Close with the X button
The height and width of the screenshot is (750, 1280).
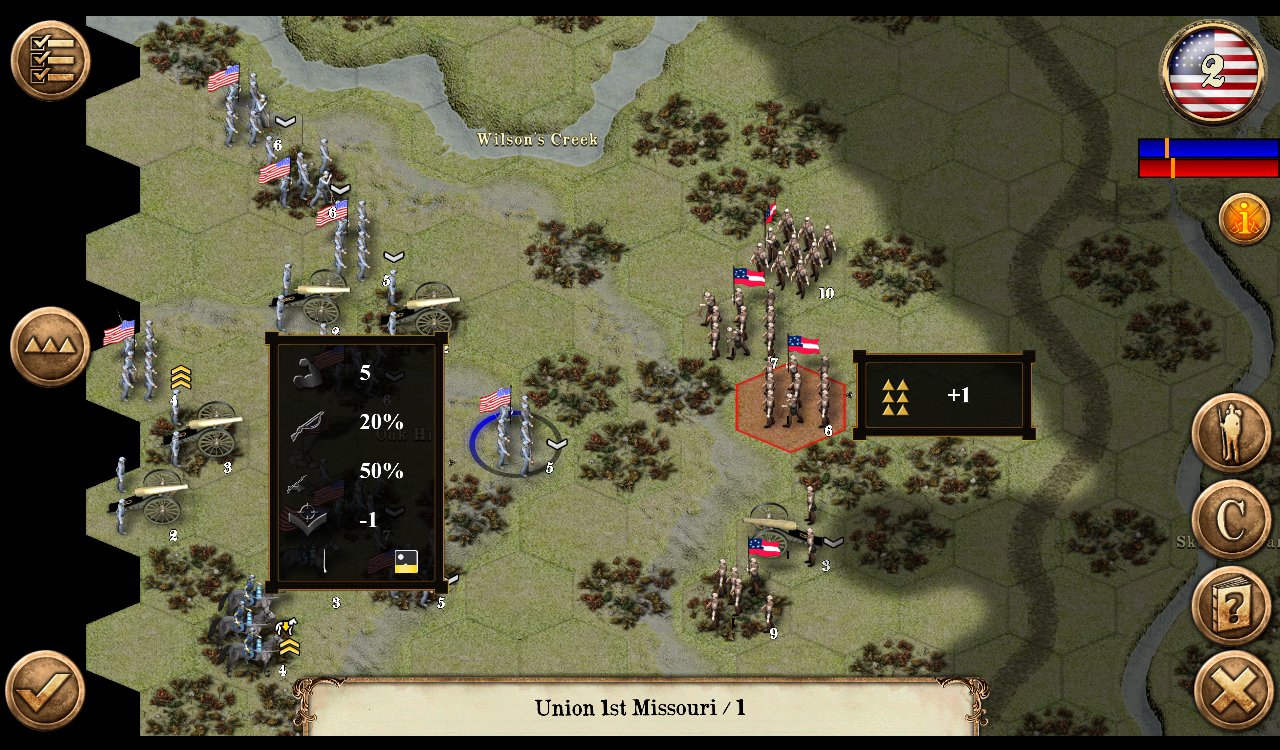pos(1233,691)
